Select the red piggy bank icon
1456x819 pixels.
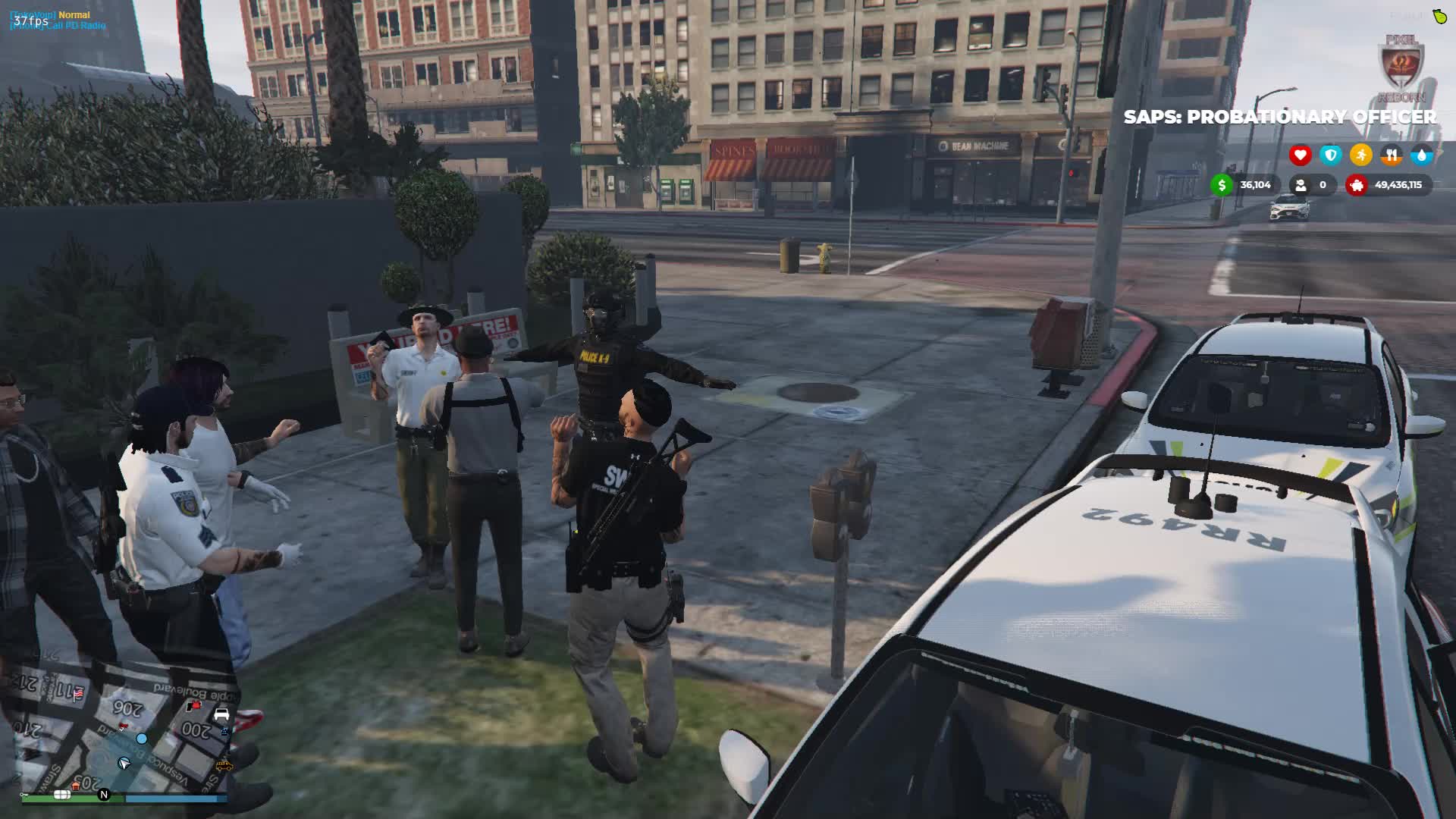pos(1357,185)
